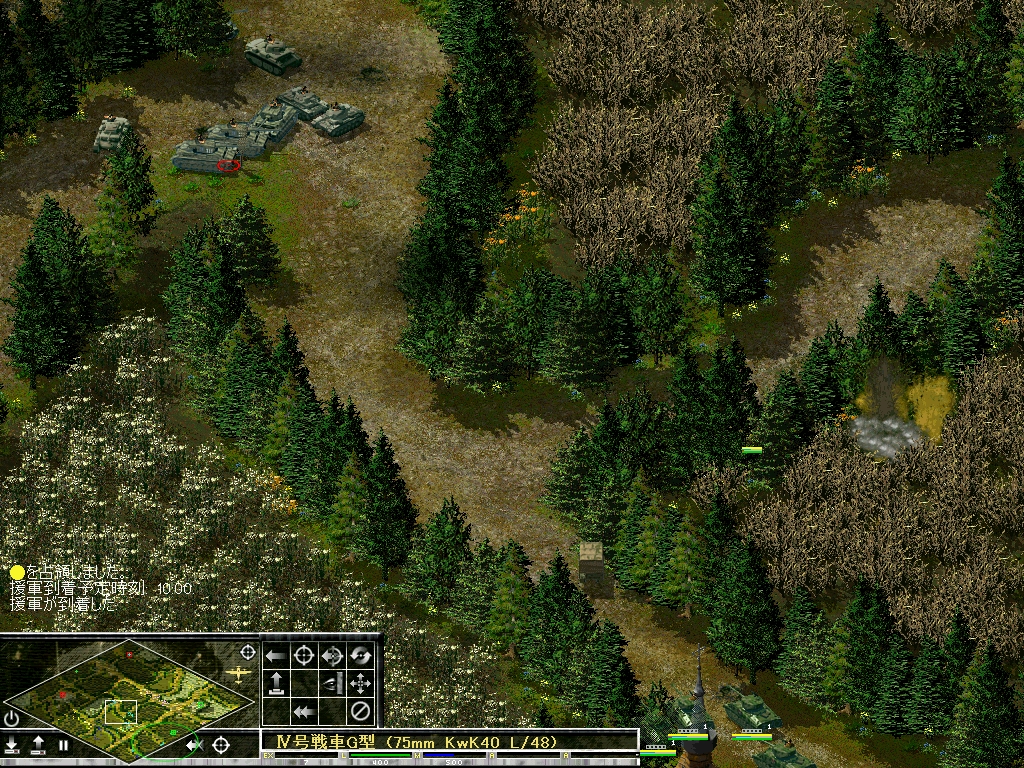1024x768 pixels.
Task: Activate the double left-arrow command
Action: (304, 712)
